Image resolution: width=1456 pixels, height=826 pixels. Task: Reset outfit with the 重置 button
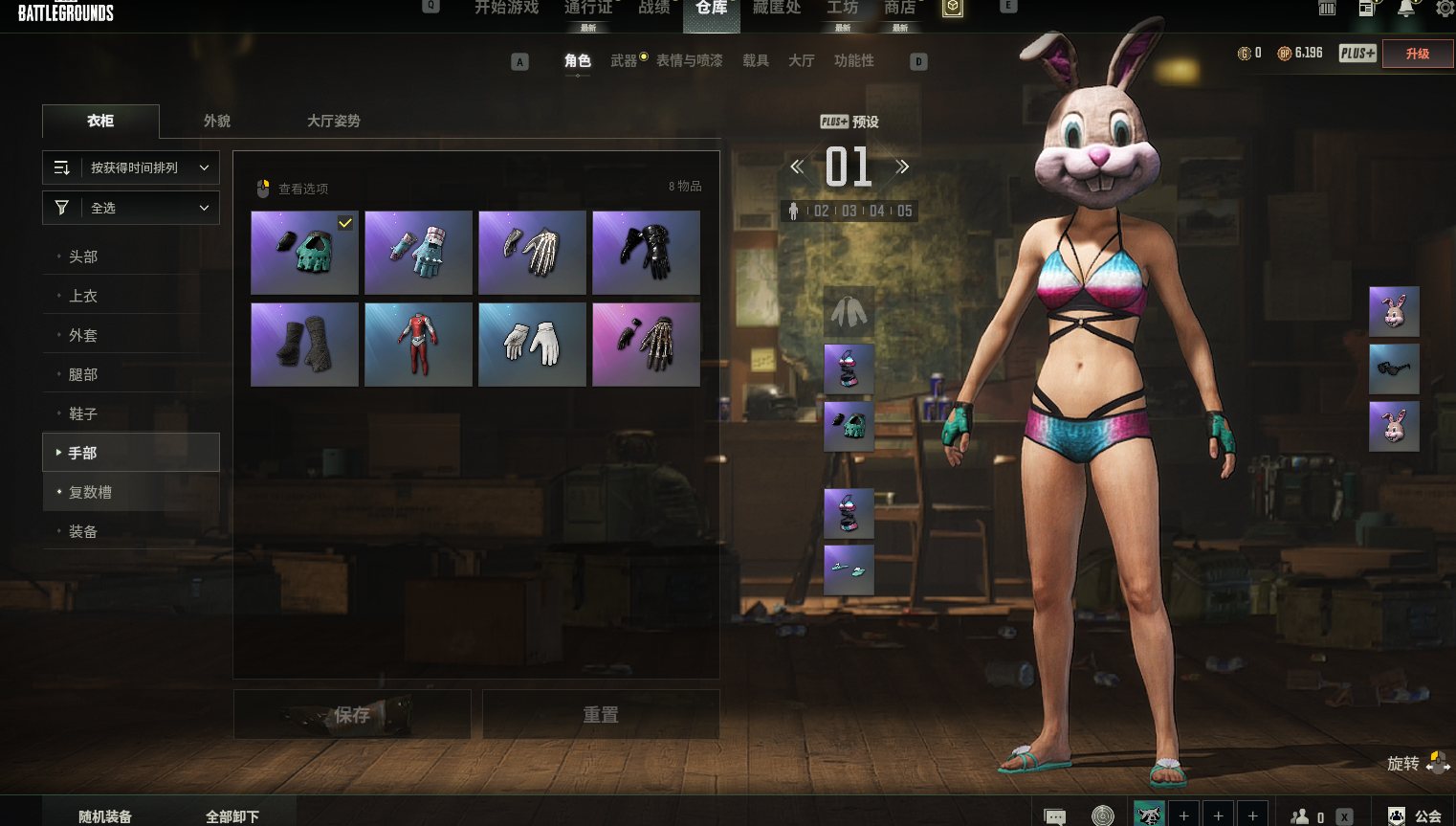tap(601, 715)
